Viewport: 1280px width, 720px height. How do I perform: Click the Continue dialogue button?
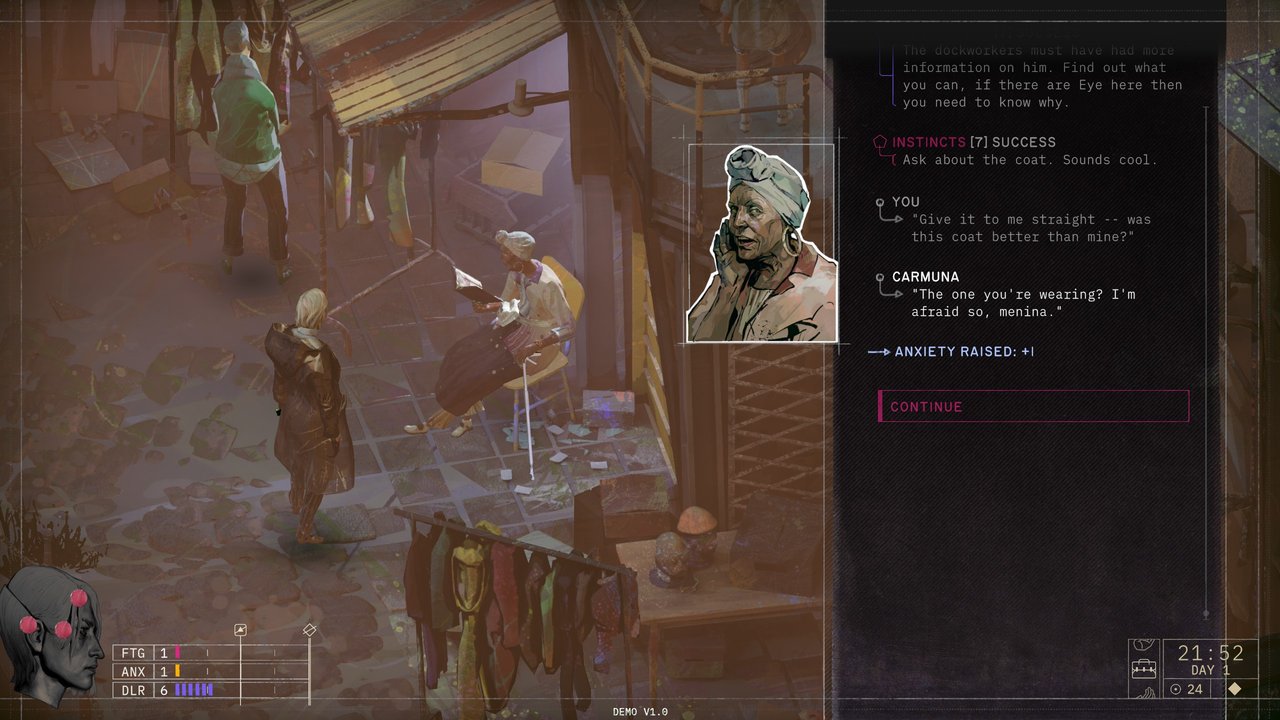[1033, 406]
